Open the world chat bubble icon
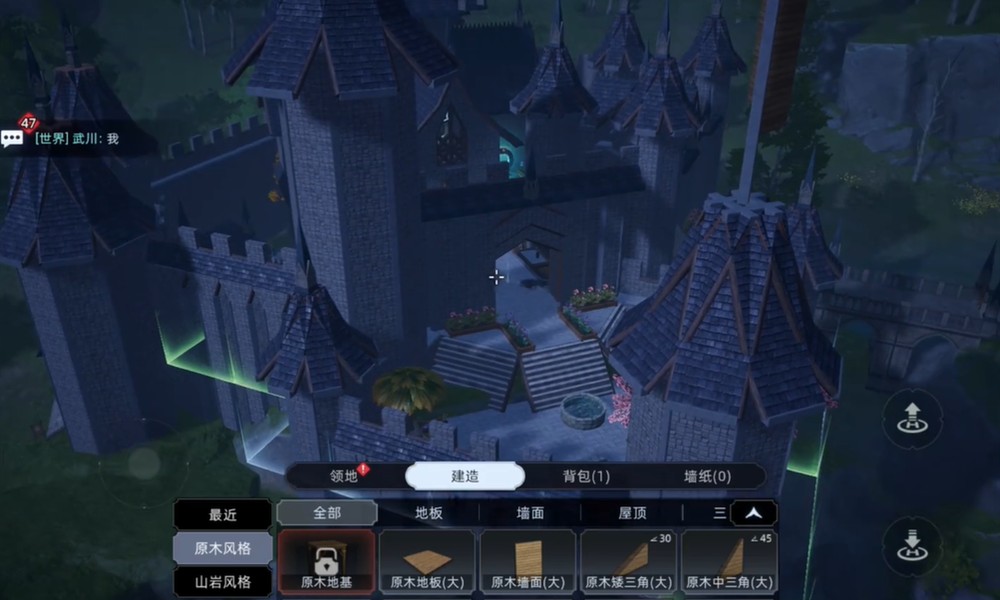Image resolution: width=1000 pixels, height=600 pixels. pos(13,138)
